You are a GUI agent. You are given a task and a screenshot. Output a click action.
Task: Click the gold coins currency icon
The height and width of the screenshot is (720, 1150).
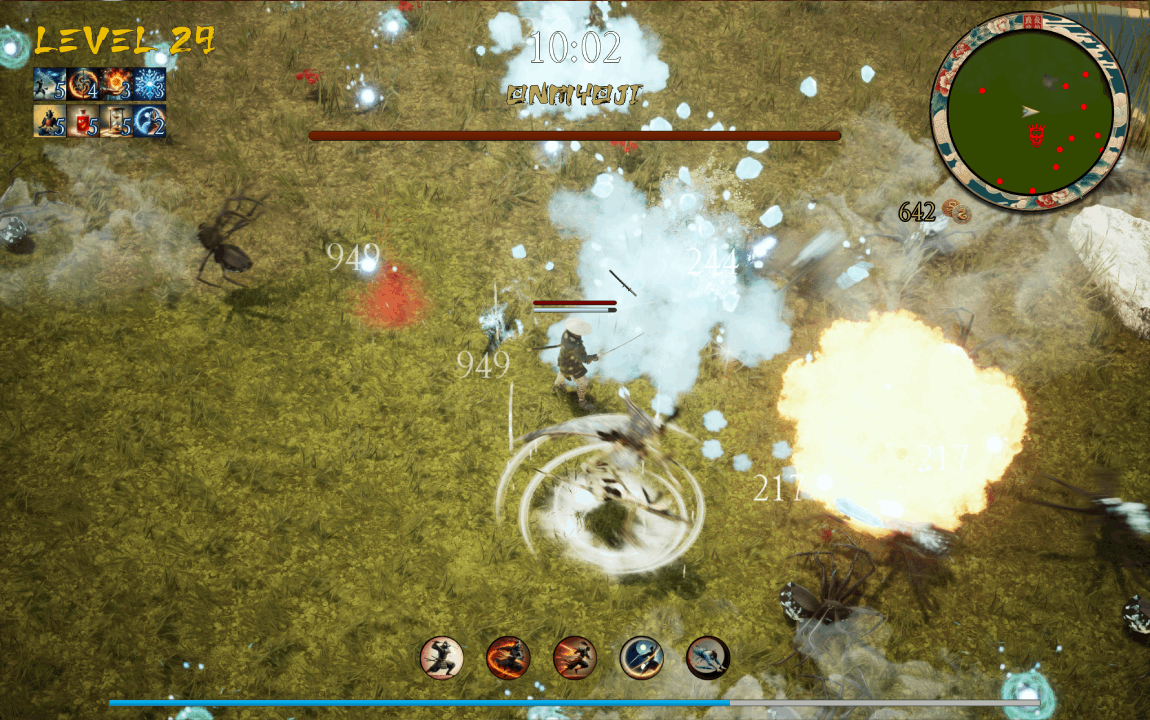click(x=956, y=212)
